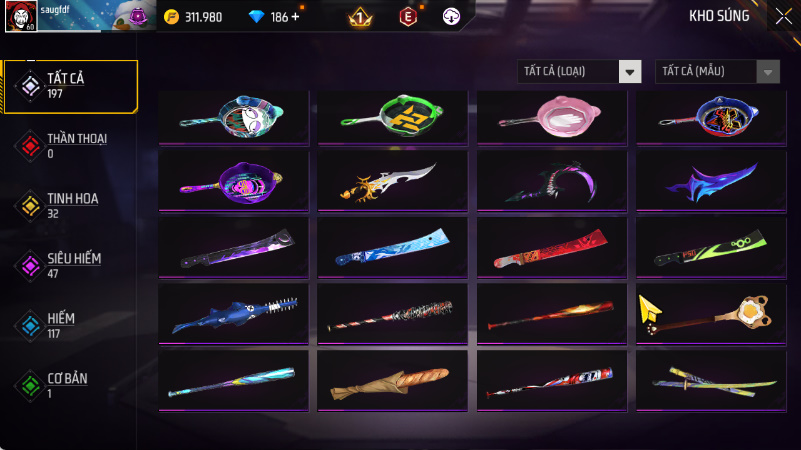The image size is (801, 450).
Task: Choose the blue shark bat skin
Action: point(233,313)
